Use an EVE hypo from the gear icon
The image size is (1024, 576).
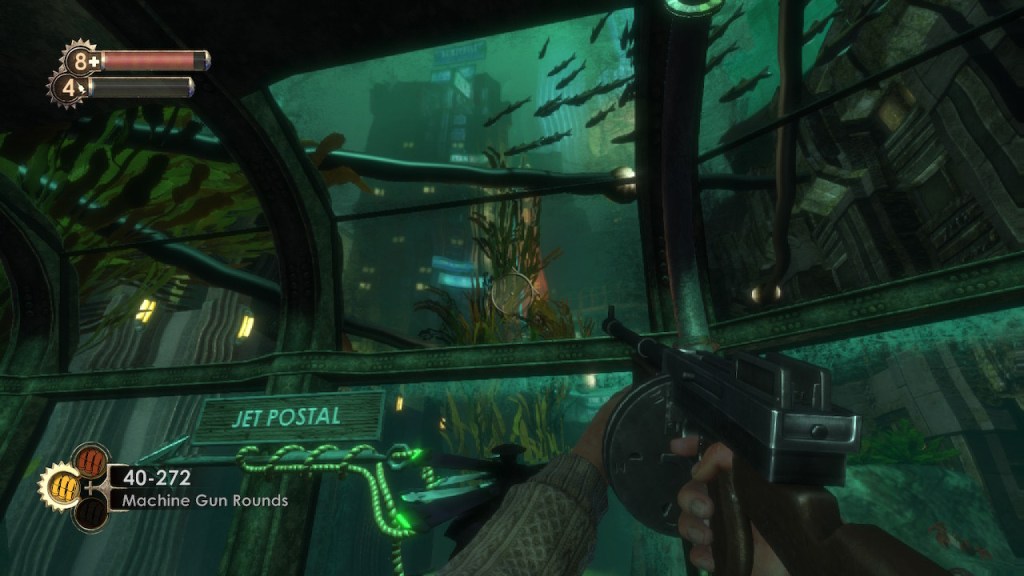(x=67, y=87)
